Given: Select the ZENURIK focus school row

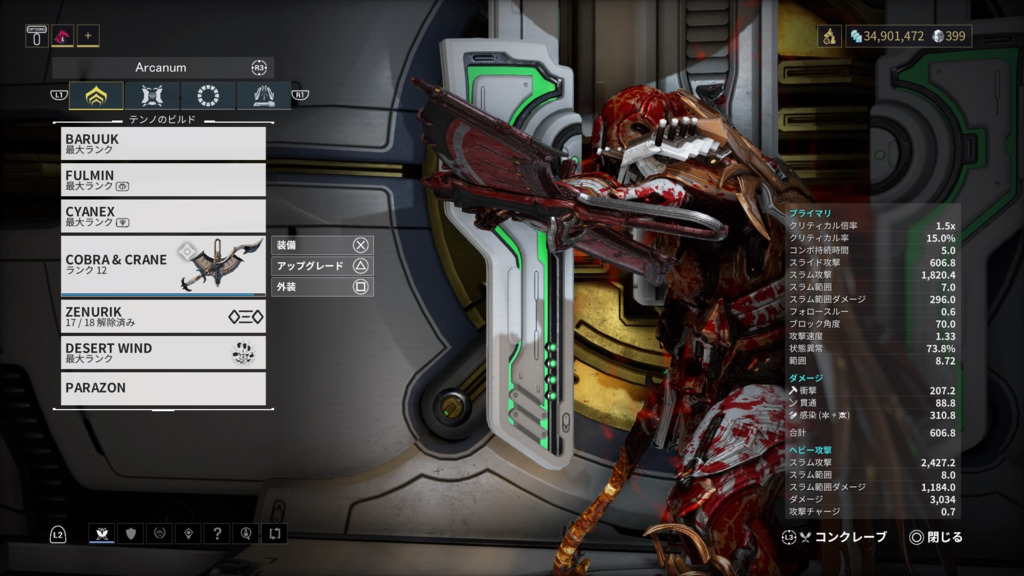Looking at the screenshot, I should 163,316.
